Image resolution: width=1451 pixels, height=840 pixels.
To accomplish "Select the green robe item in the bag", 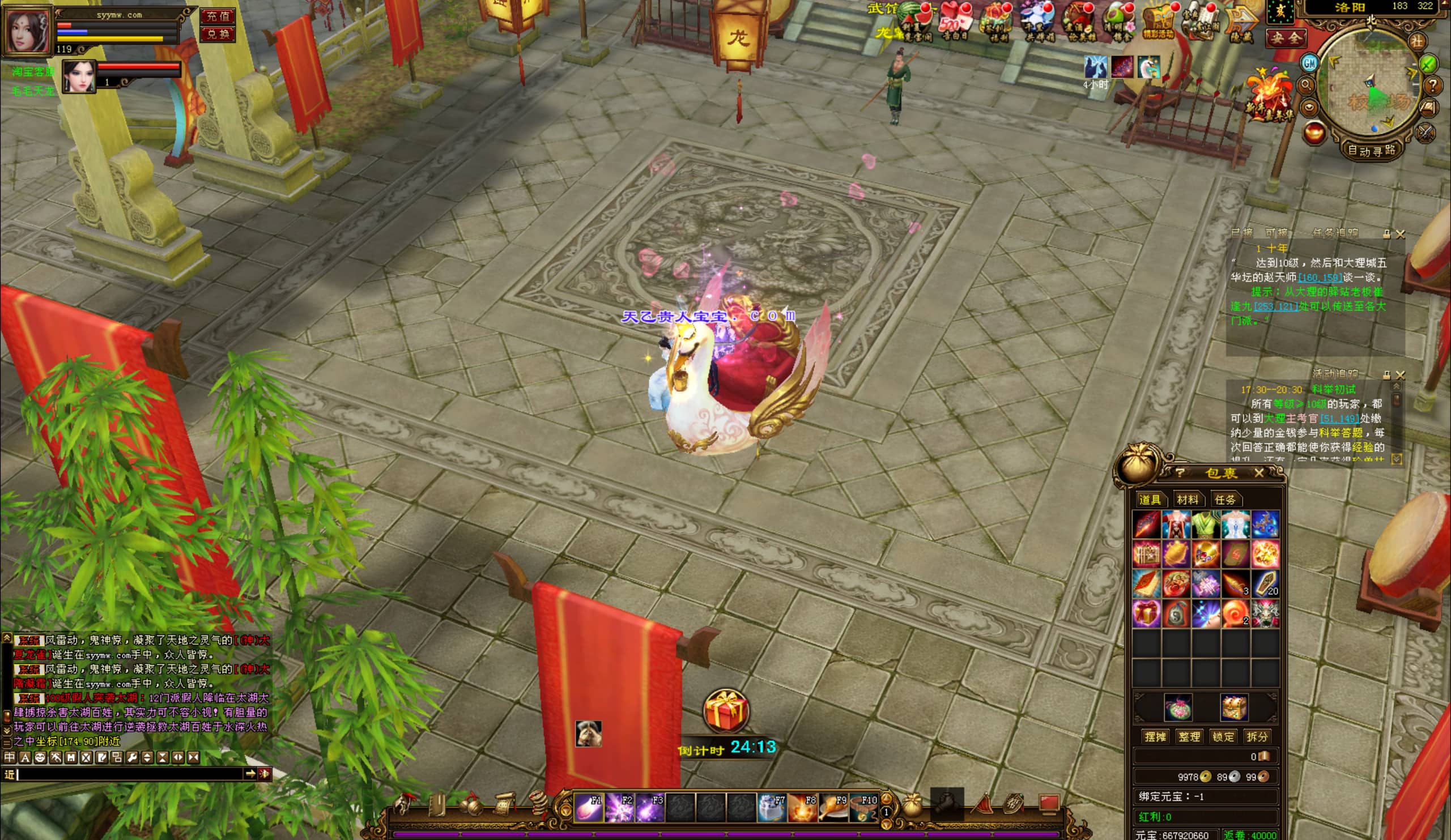I will [1206, 525].
